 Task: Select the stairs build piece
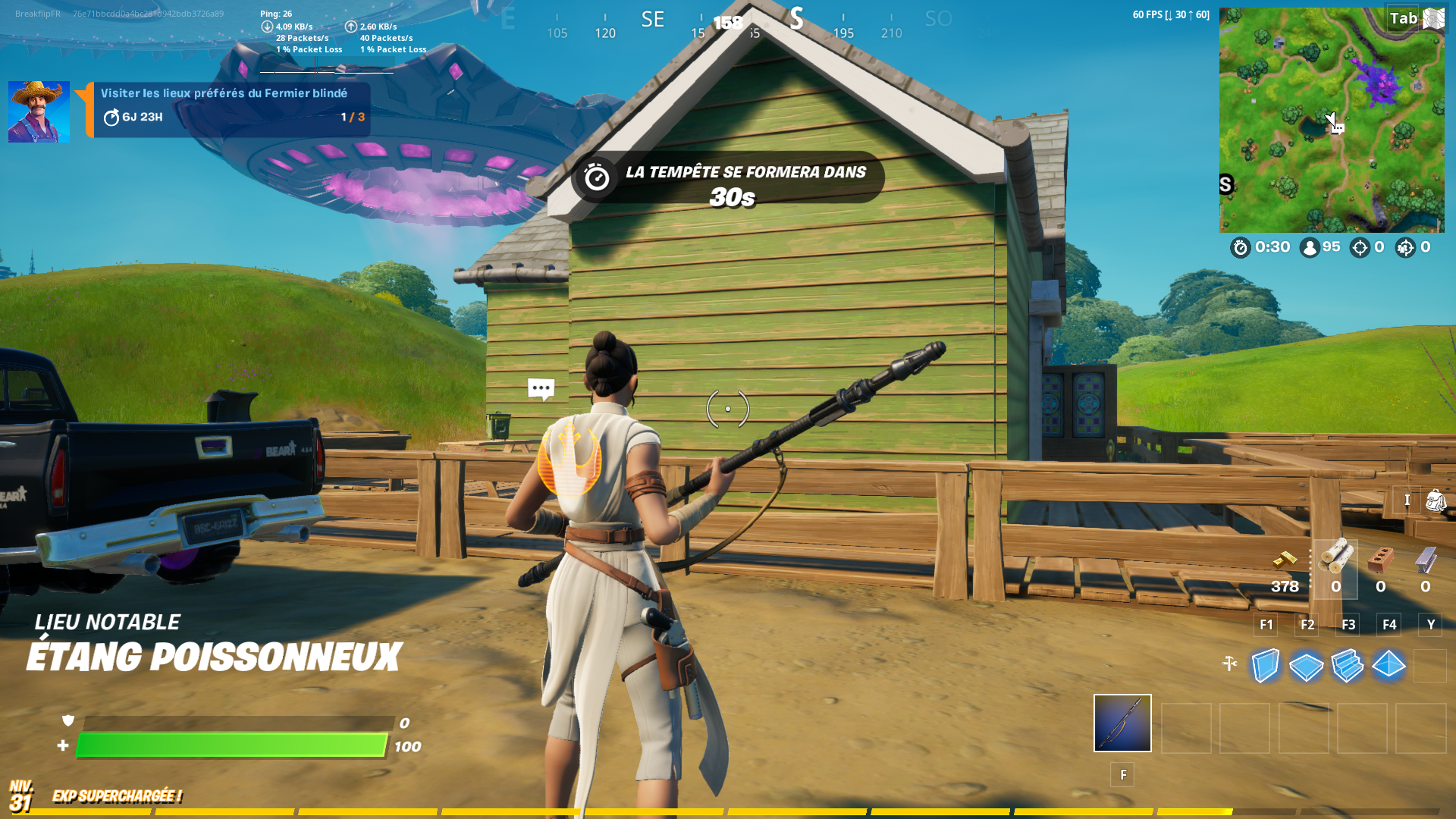coord(1348,666)
